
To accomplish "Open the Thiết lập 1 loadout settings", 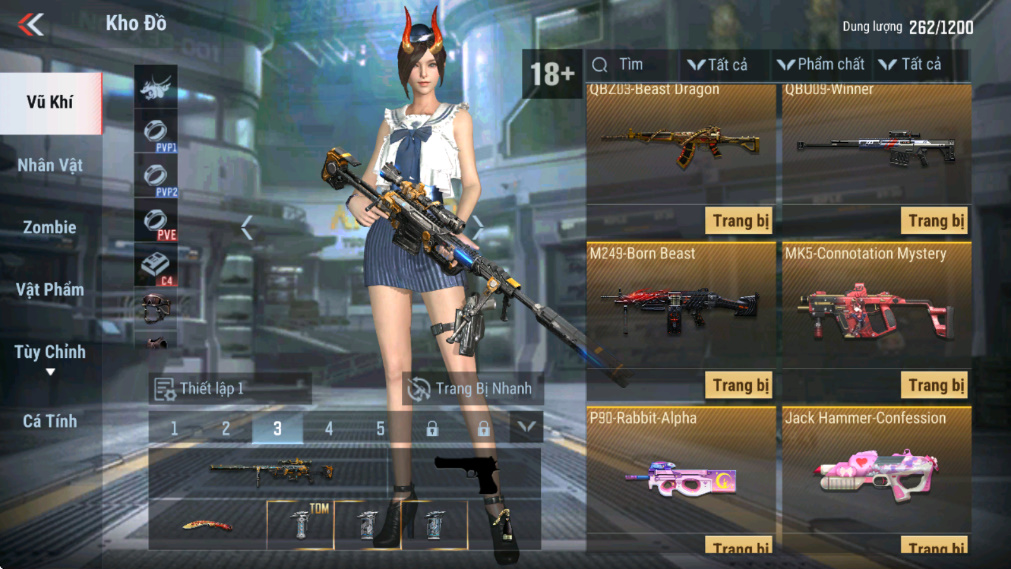I will click(x=230, y=388).
